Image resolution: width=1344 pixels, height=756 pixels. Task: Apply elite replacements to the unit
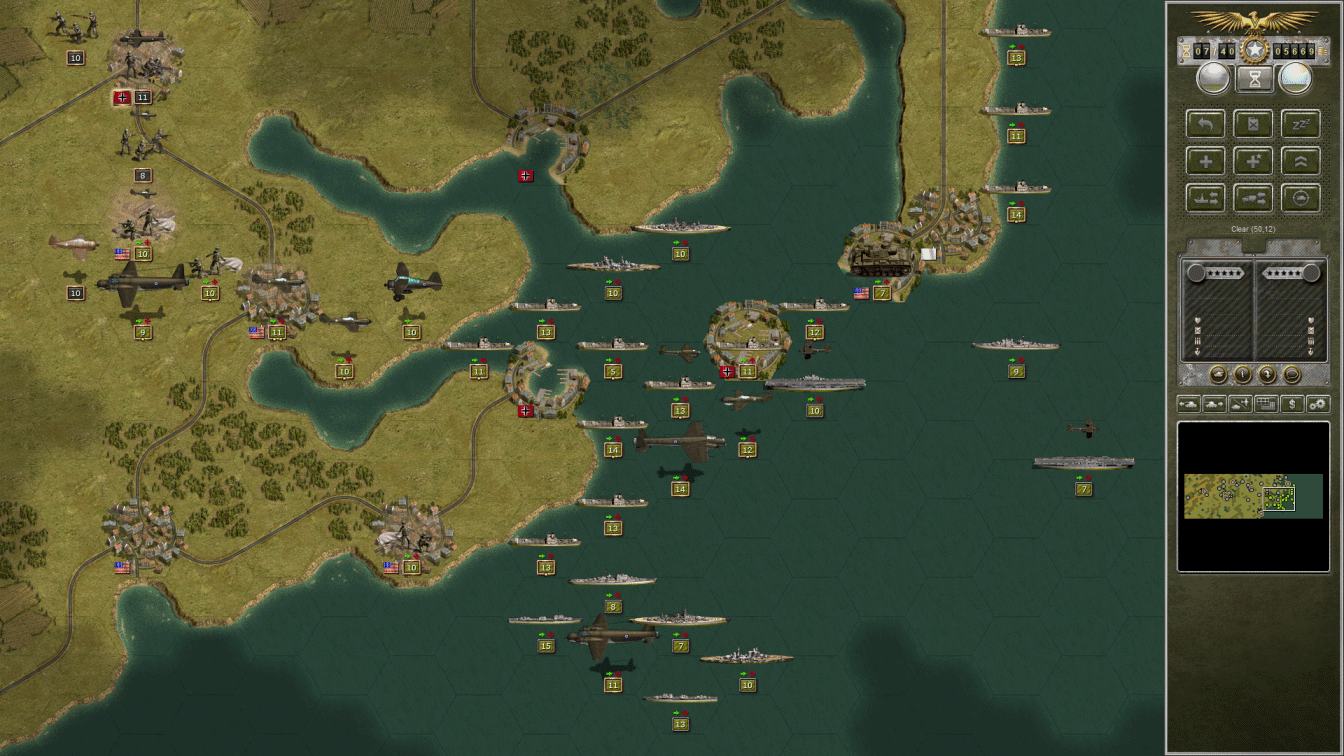point(1253,160)
